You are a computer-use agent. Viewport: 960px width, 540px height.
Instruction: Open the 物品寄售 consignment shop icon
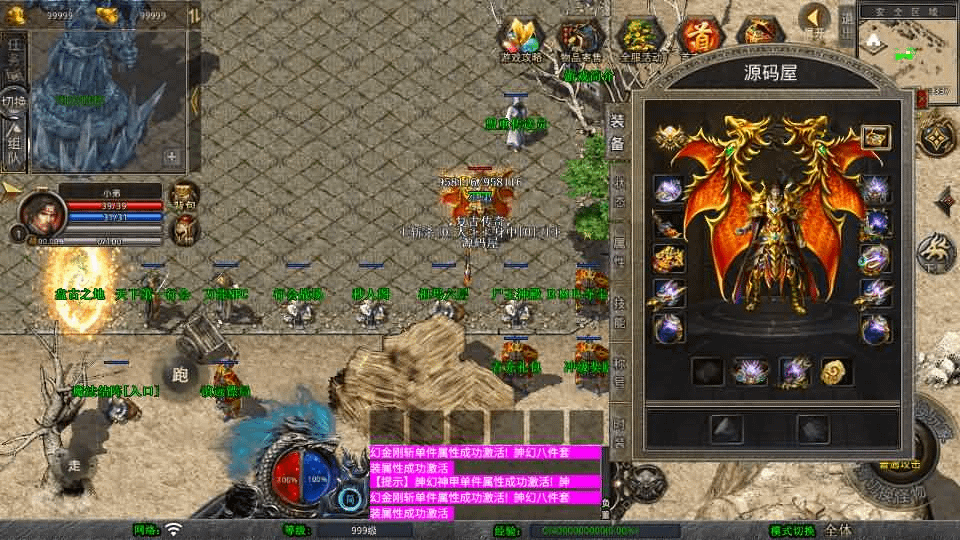click(581, 40)
